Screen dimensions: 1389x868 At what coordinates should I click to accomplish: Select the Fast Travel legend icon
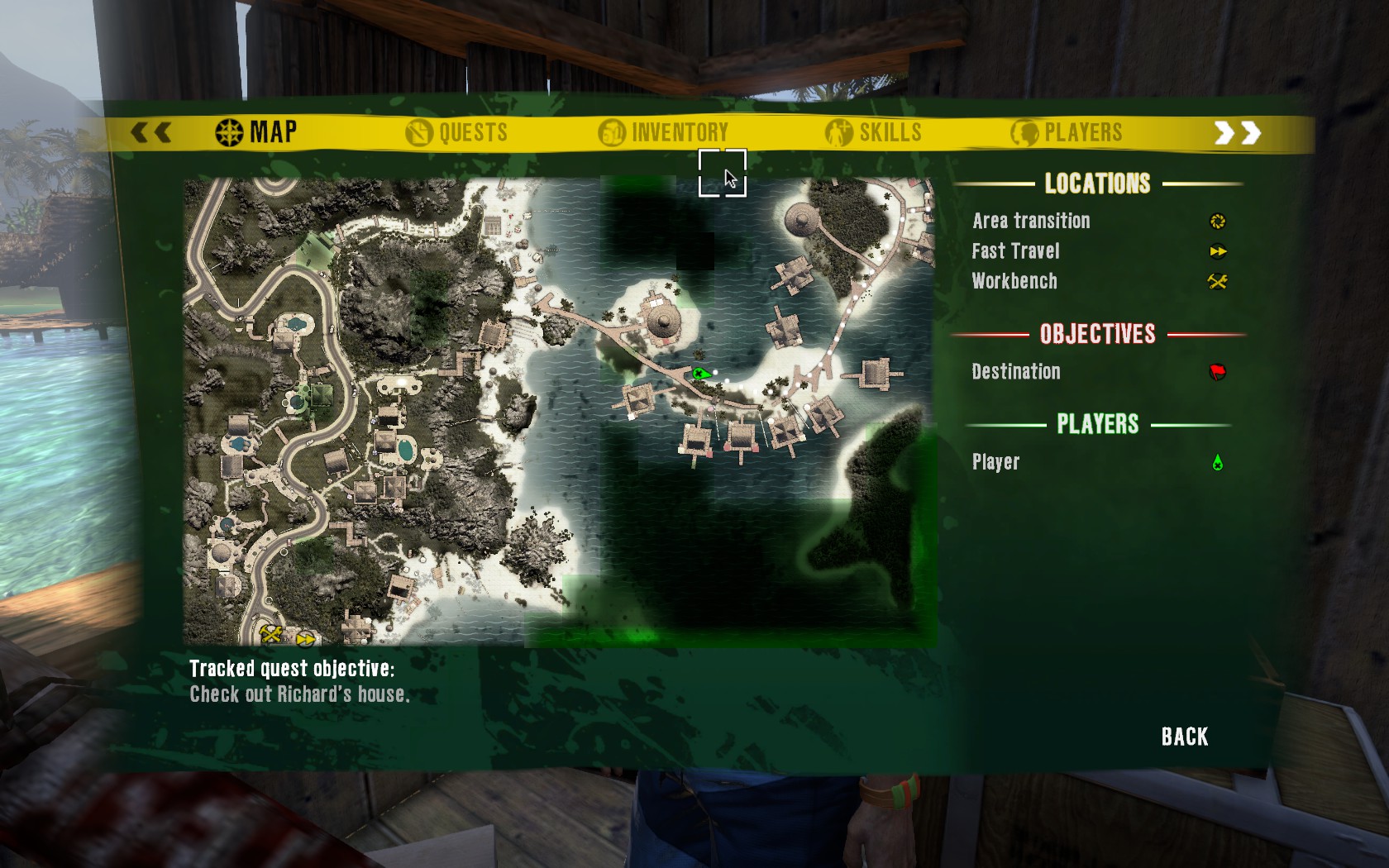click(x=1216, y=251)
